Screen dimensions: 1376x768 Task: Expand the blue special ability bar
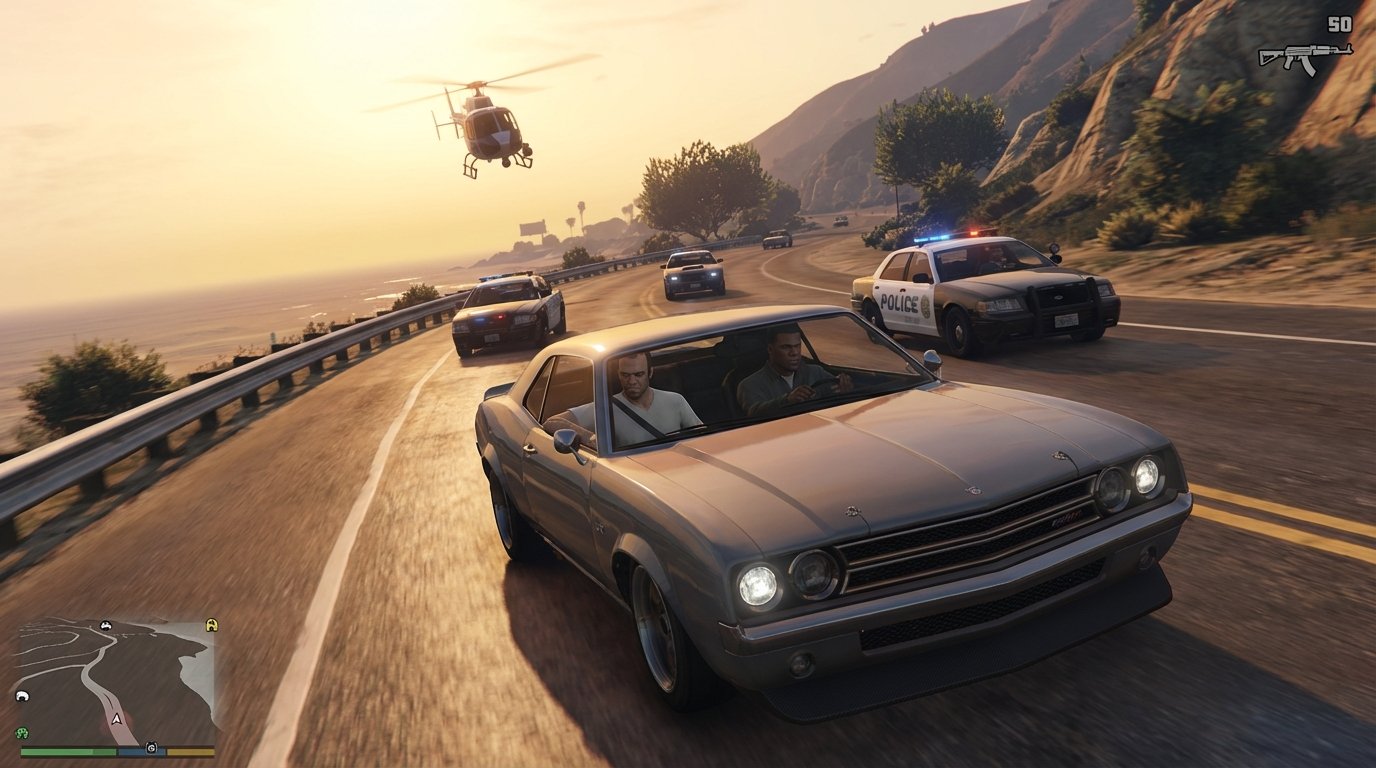140,752
